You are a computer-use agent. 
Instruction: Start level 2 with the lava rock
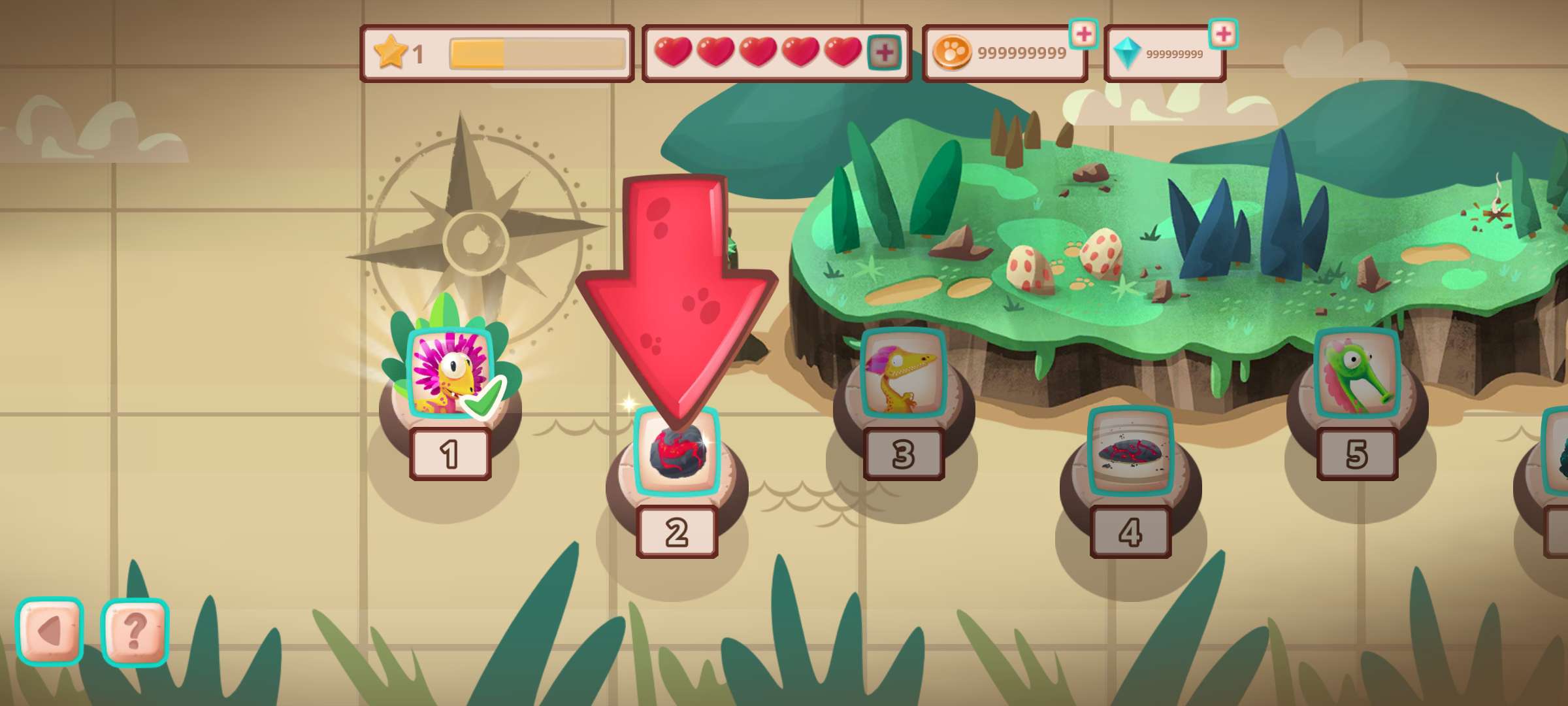click(x=677, y=452)
